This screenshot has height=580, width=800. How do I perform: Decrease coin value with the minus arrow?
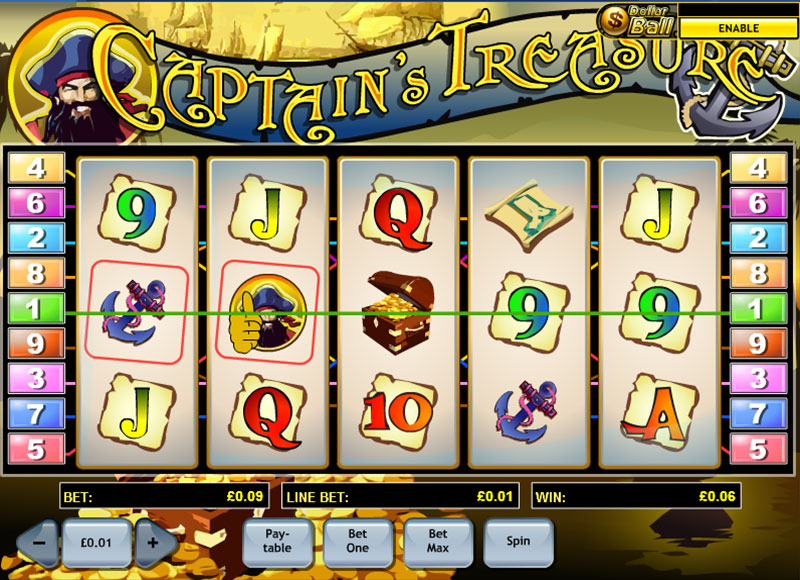38,542
